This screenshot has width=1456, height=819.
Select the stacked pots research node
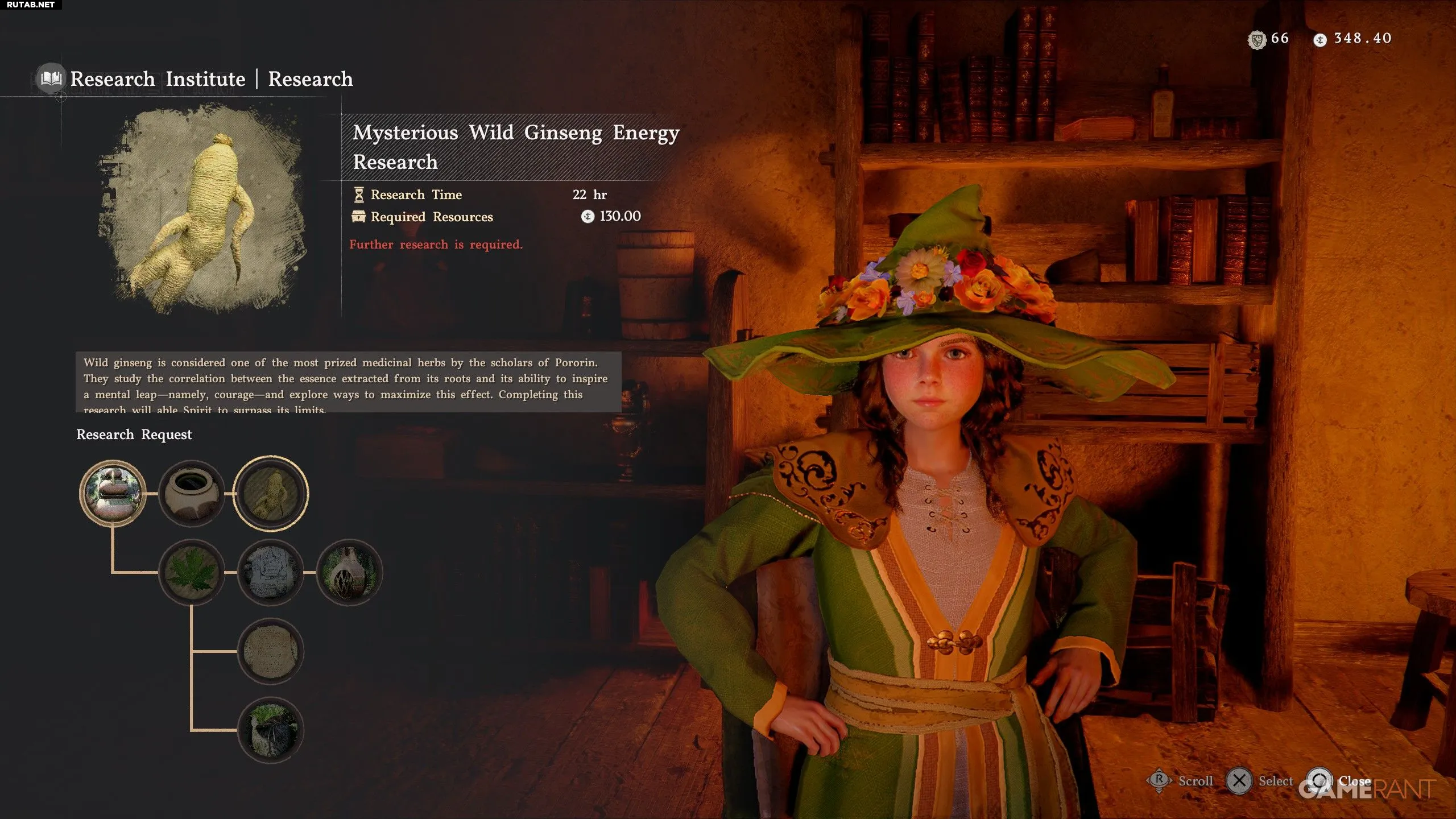tap(113, 493)
